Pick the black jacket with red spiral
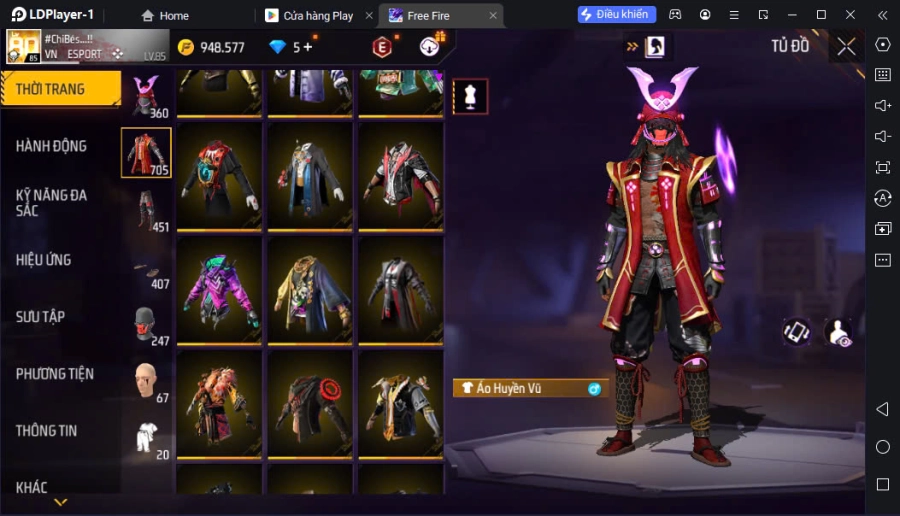 point(309,404)
